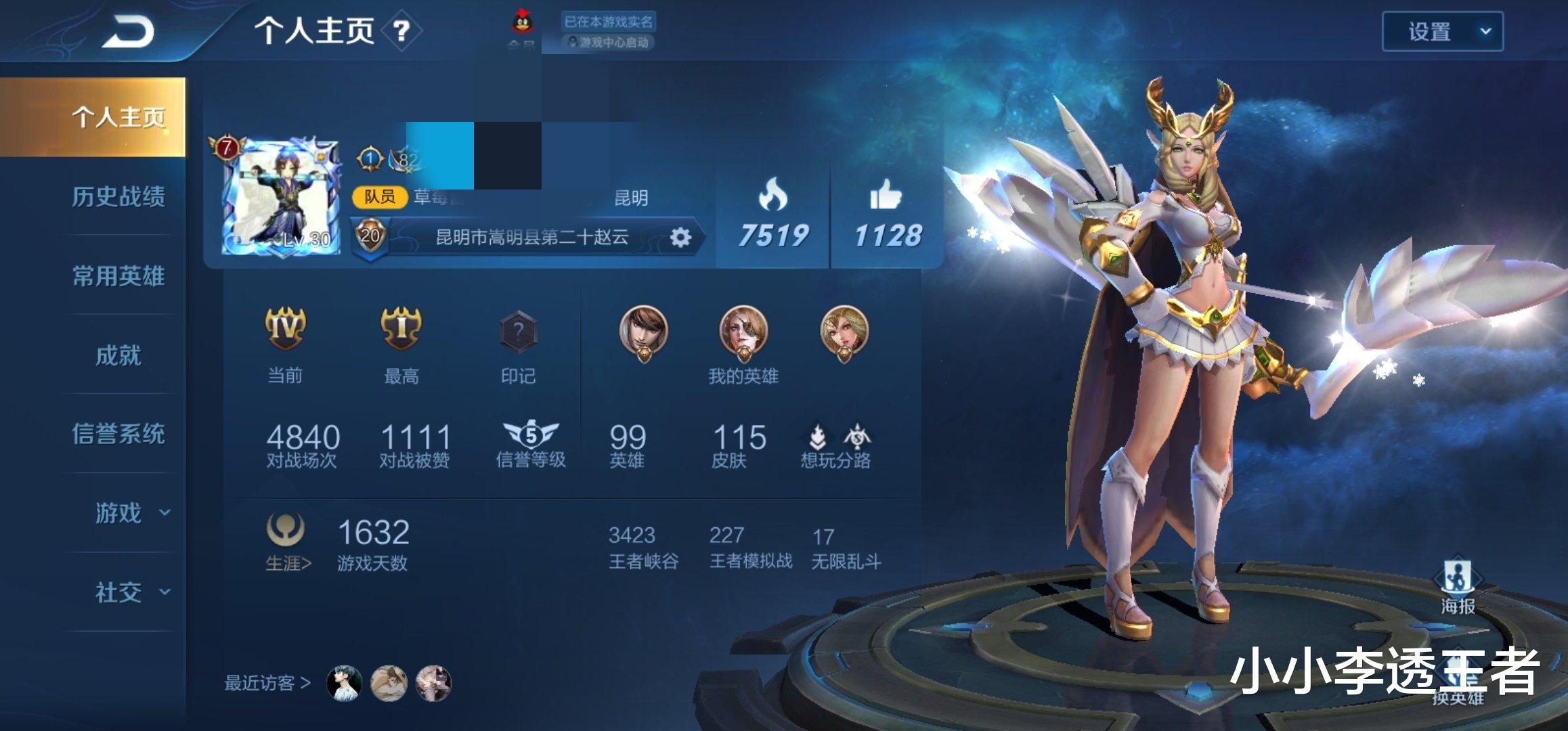
Task: Select the 常用英雄 tab
Action: (118, 276)
